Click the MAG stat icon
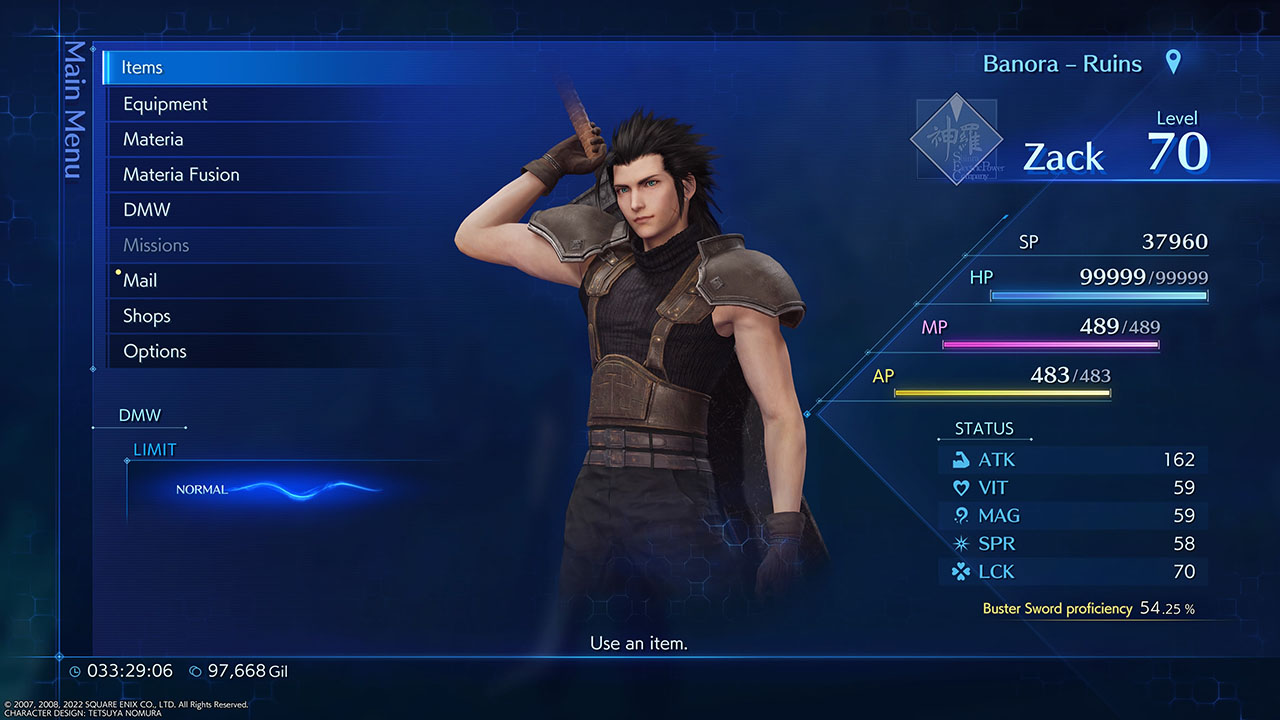Screen dimensions: 1280x720 tap(959, 515)
